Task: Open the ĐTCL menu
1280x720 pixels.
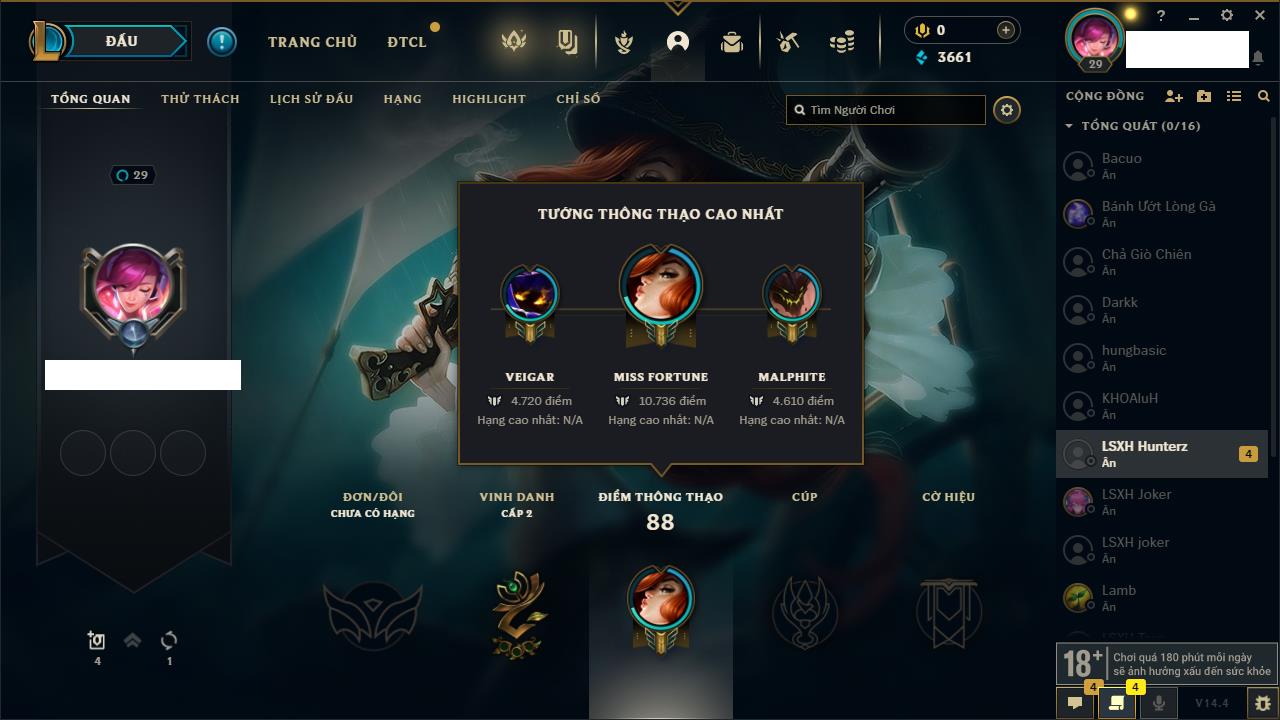Action: click(x=407, y=42)
